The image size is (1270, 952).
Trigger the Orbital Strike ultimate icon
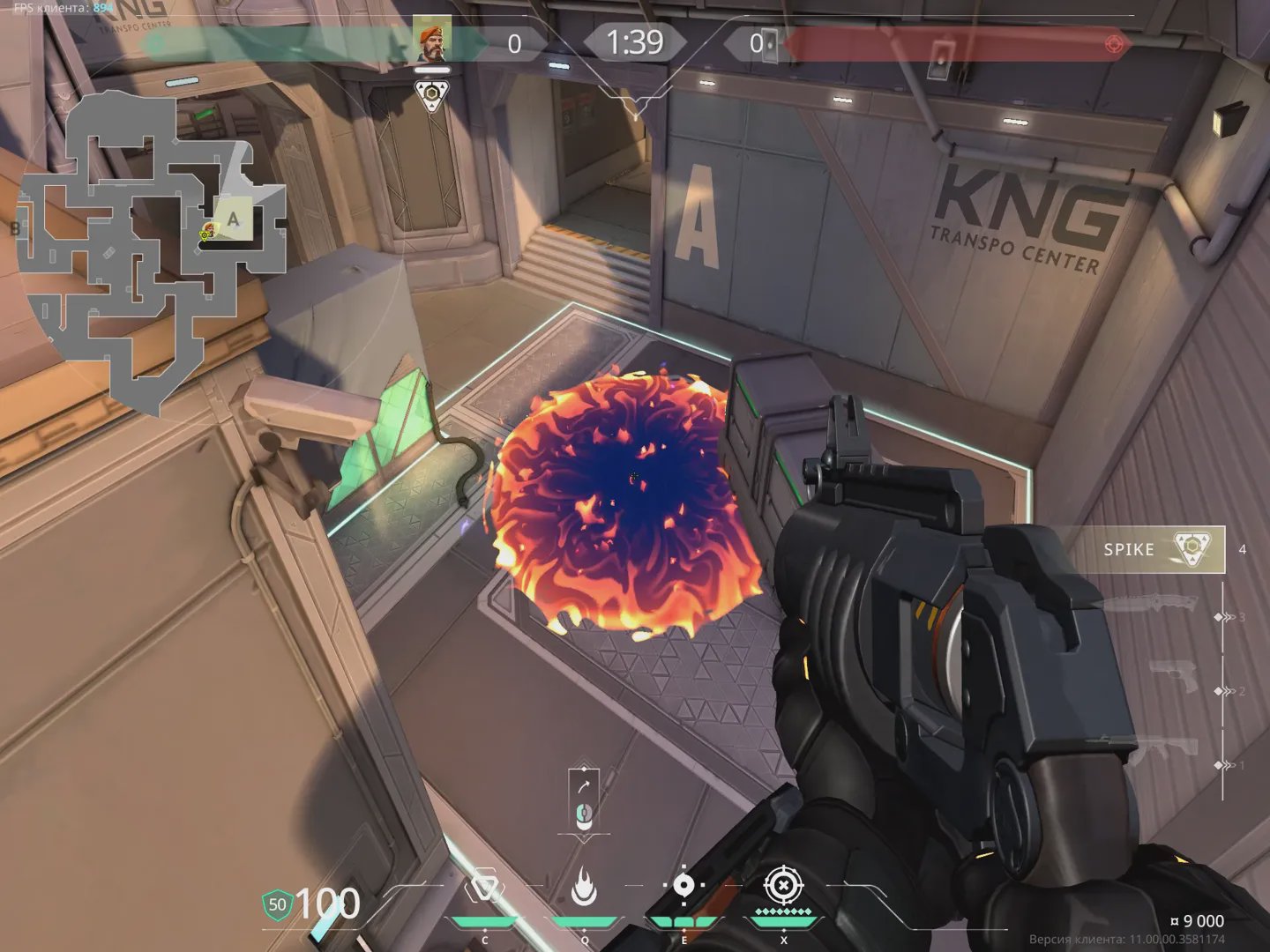(782, 885)
